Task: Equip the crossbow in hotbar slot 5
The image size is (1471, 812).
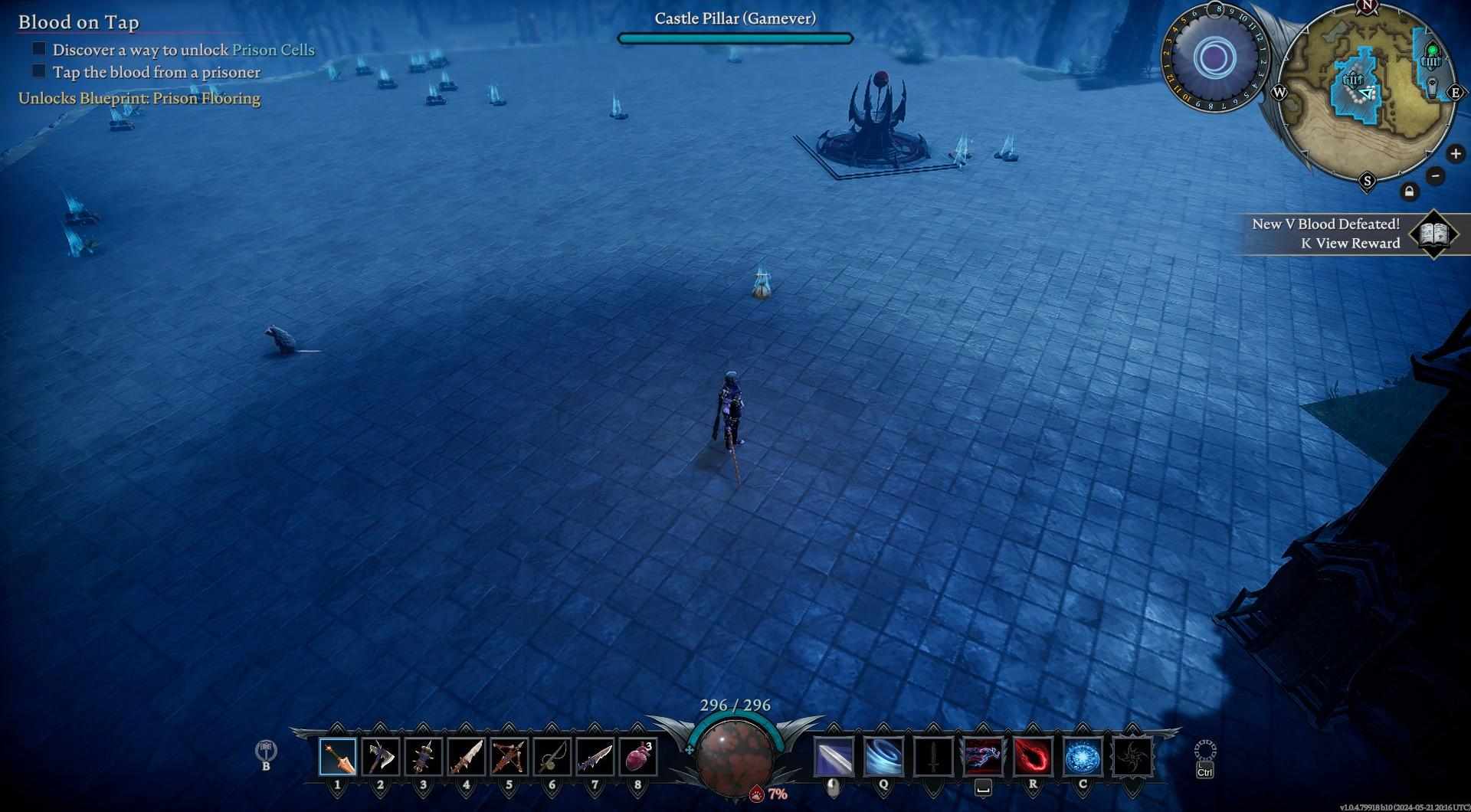Action: coord(509,757)
